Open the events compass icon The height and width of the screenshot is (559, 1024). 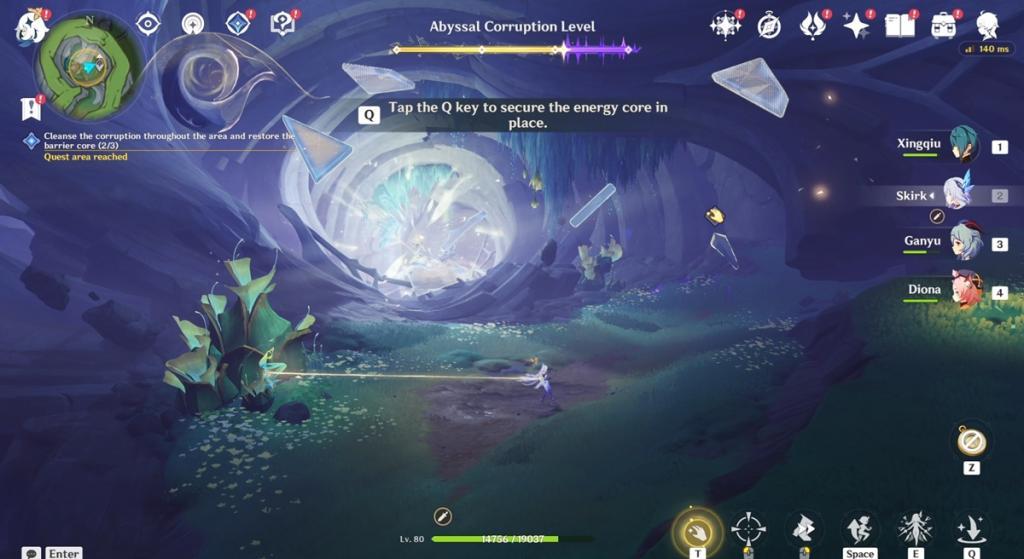(768, 26)
